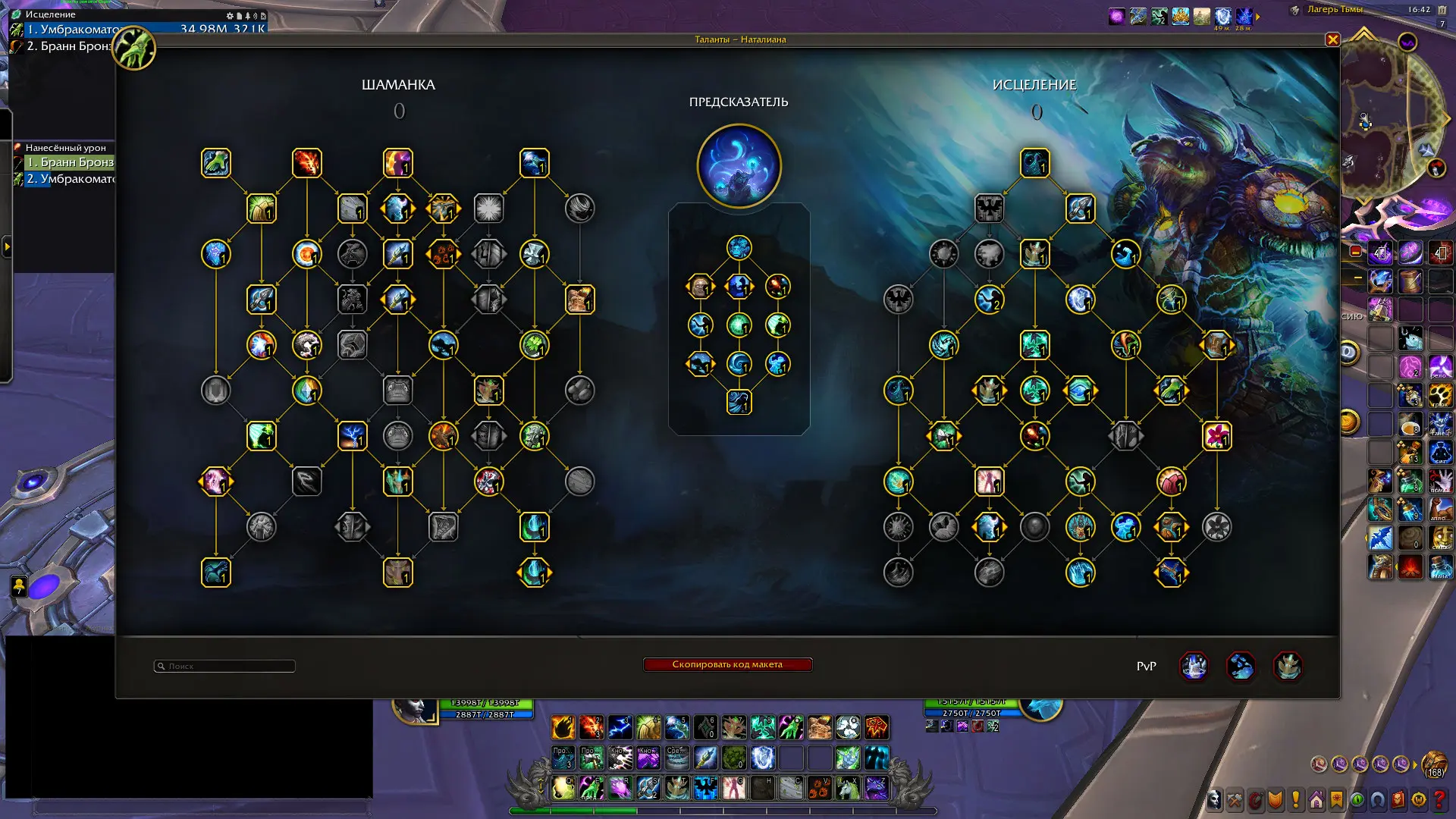Image resolution: width=1456 pixels, height=819 pixels.
Task: Use the orange paw prints ability on V
Action: (x=819, y=788)
